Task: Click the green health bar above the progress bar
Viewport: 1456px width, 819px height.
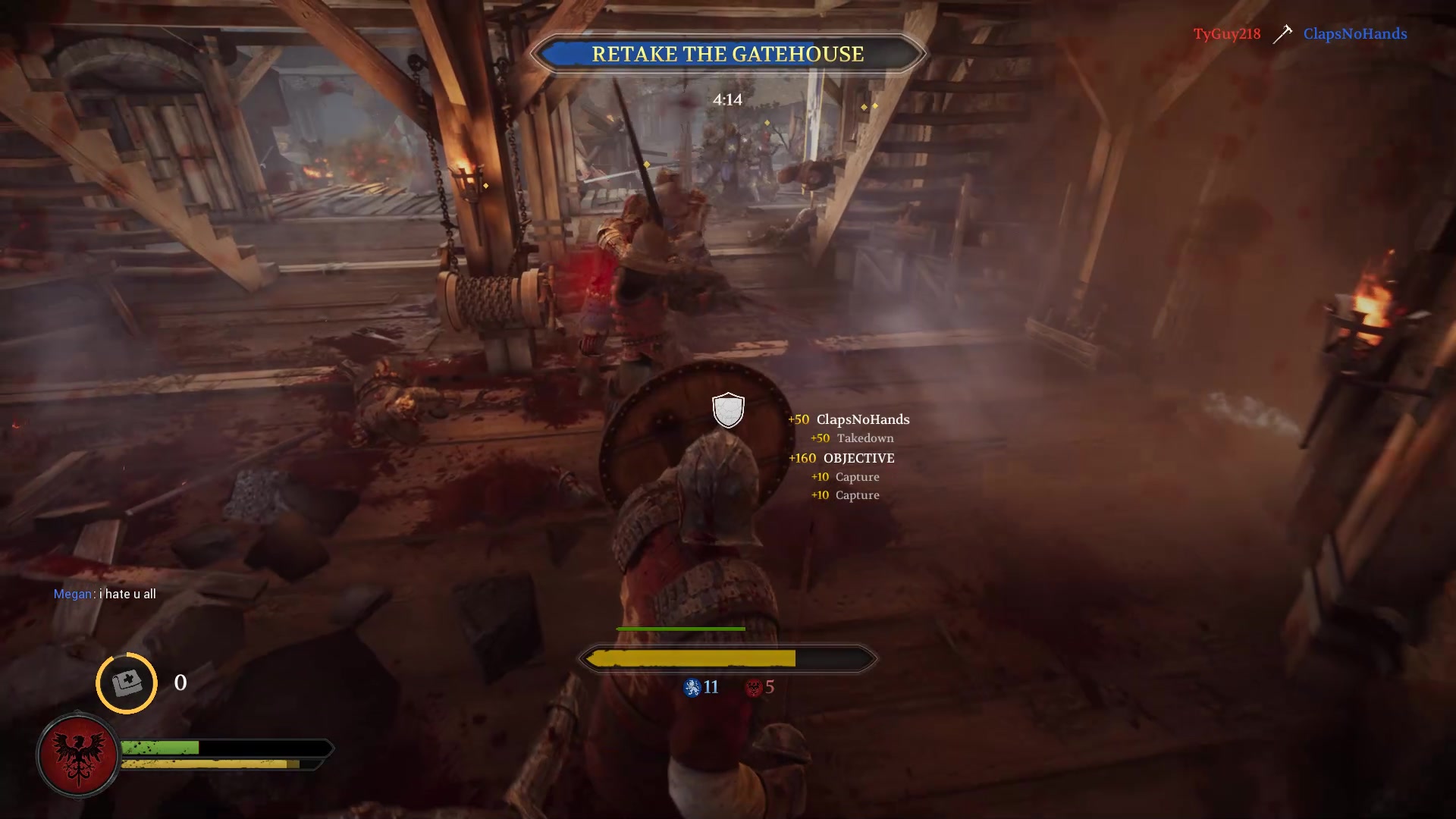Action: 679,629
